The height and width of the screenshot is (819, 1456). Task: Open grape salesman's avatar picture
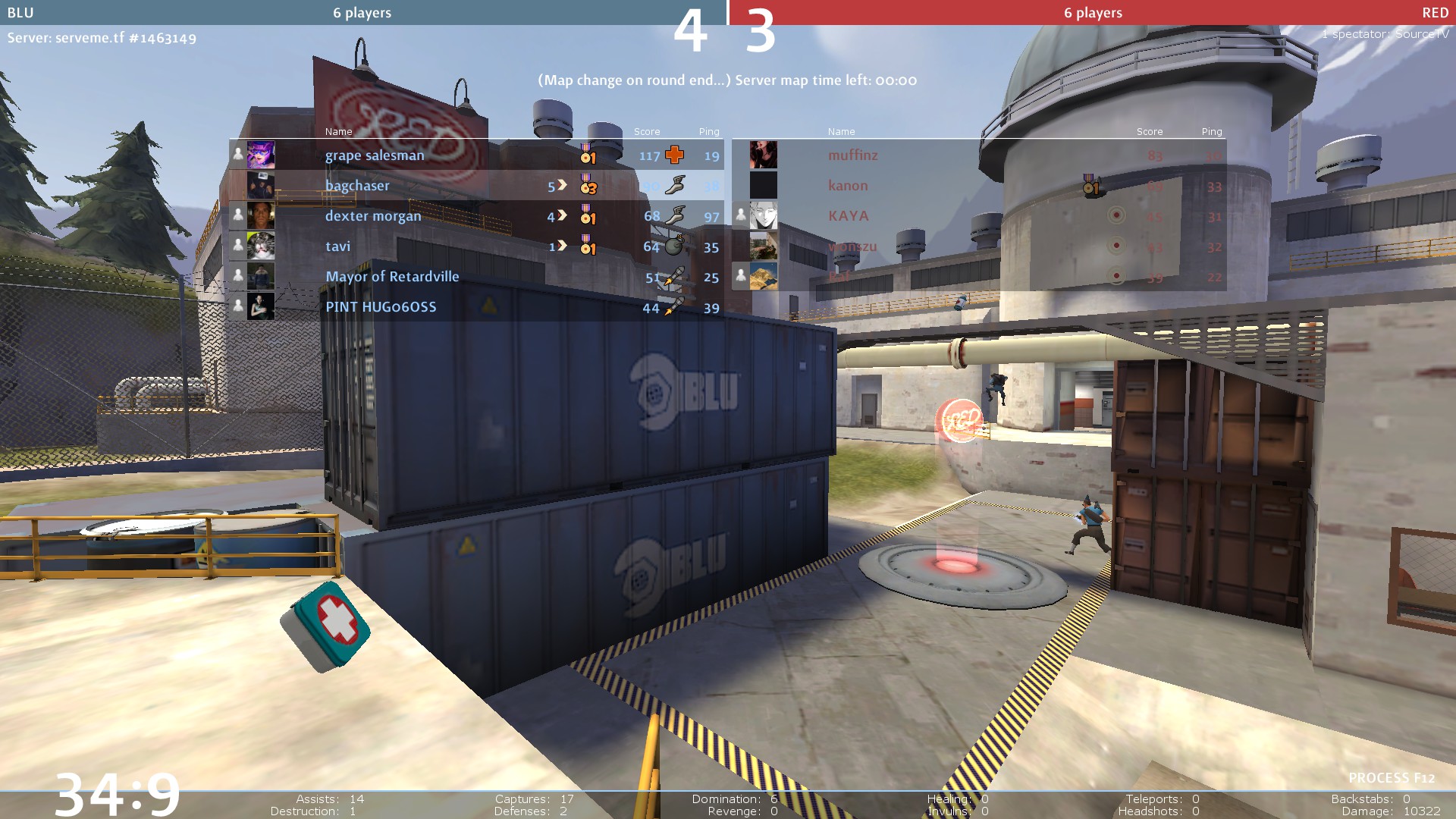pos(261,155)
